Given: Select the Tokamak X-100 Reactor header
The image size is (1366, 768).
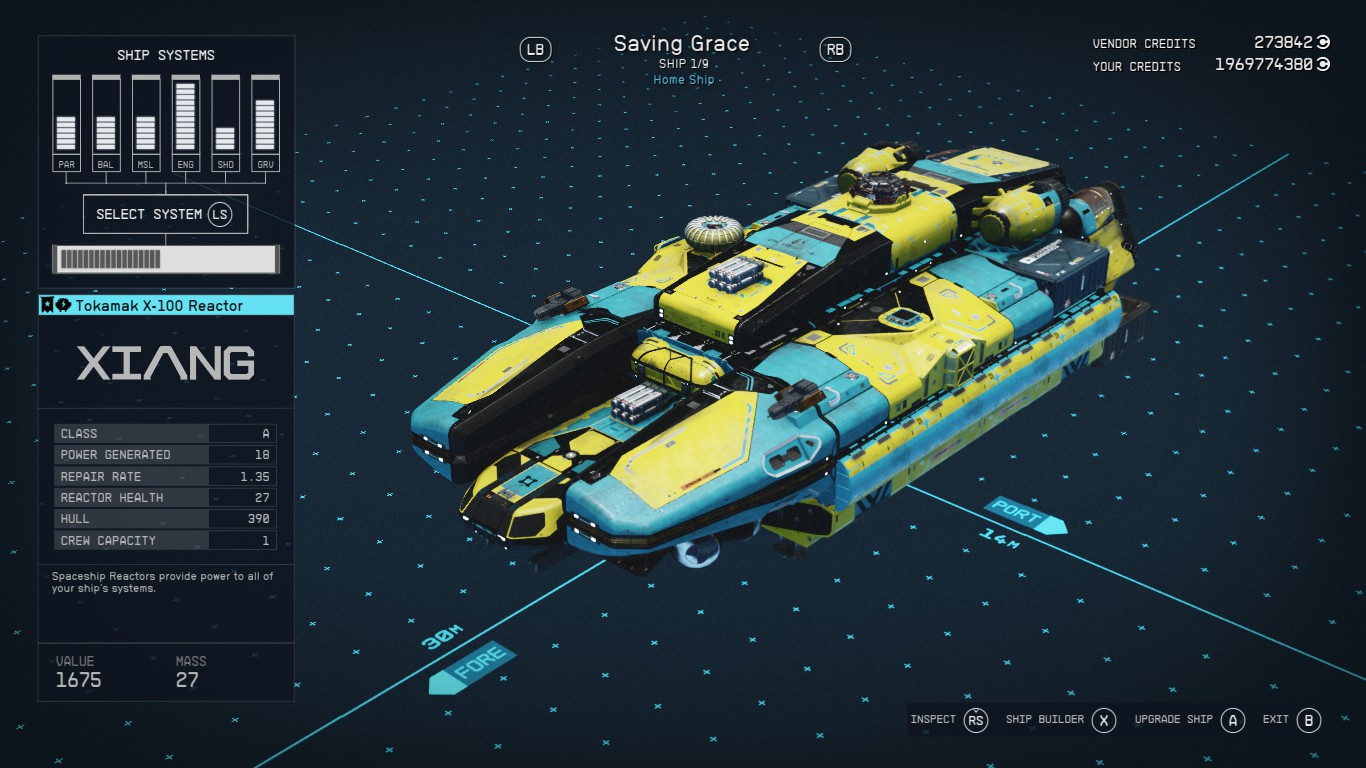Looking at the screenshot, I should (x=166, y=306).
